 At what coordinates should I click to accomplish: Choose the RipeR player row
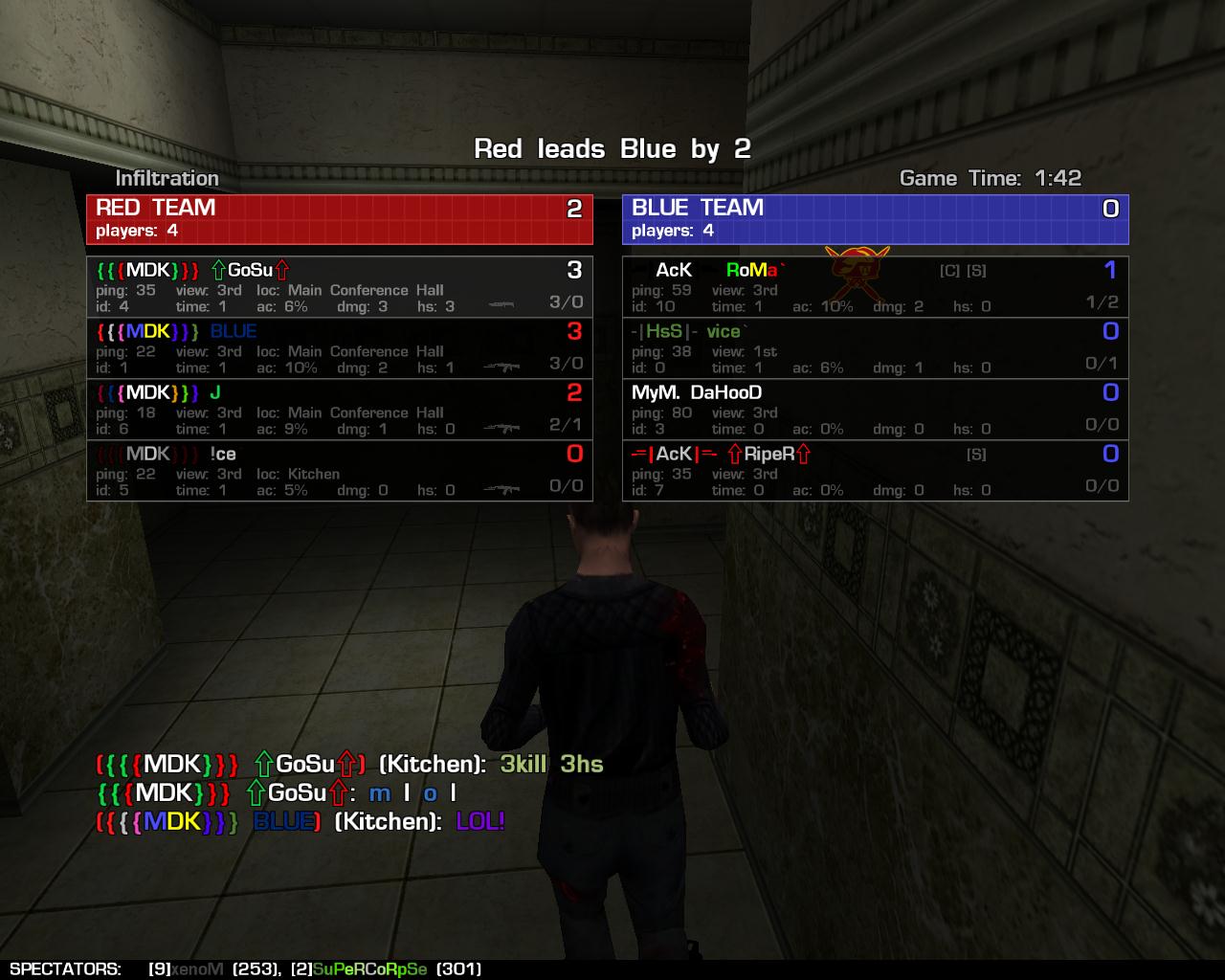click(875, 471)
